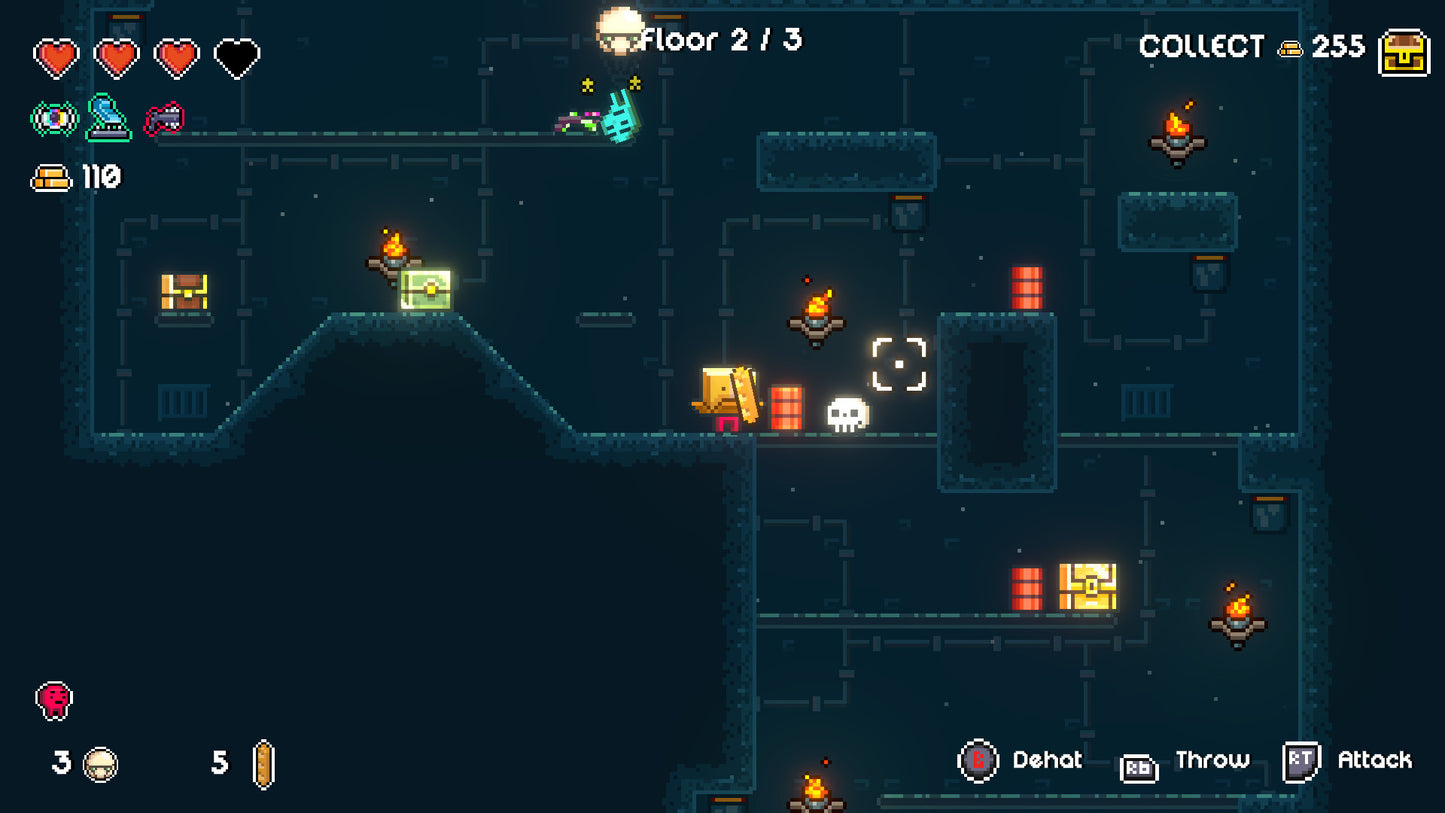Click the COLLECT label at top right
The height and width of the screenshot is (813, 1445).
[x=1202, y=46]
